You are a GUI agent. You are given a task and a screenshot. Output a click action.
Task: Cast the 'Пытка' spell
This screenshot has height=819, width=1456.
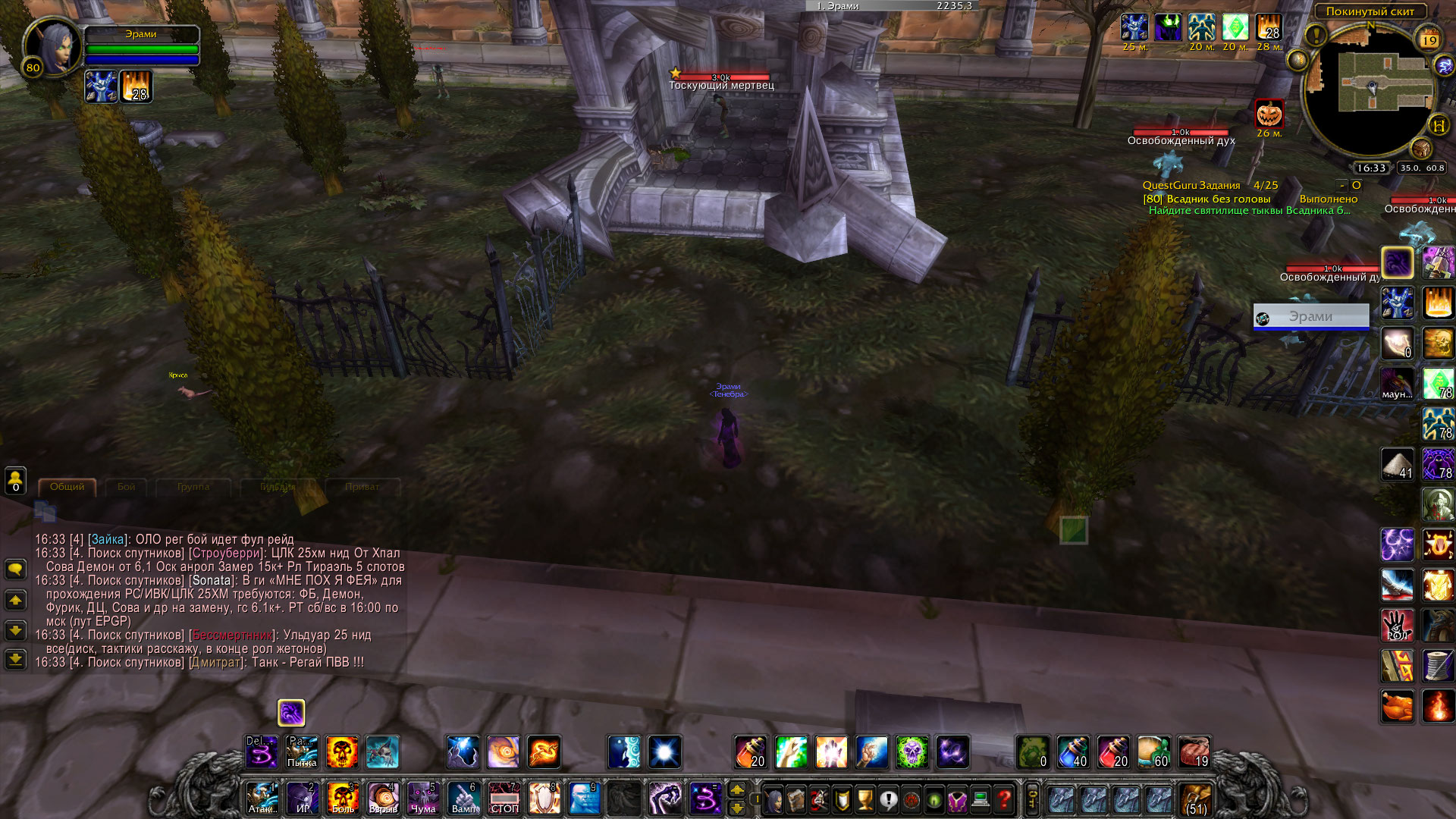click(302, 752)
